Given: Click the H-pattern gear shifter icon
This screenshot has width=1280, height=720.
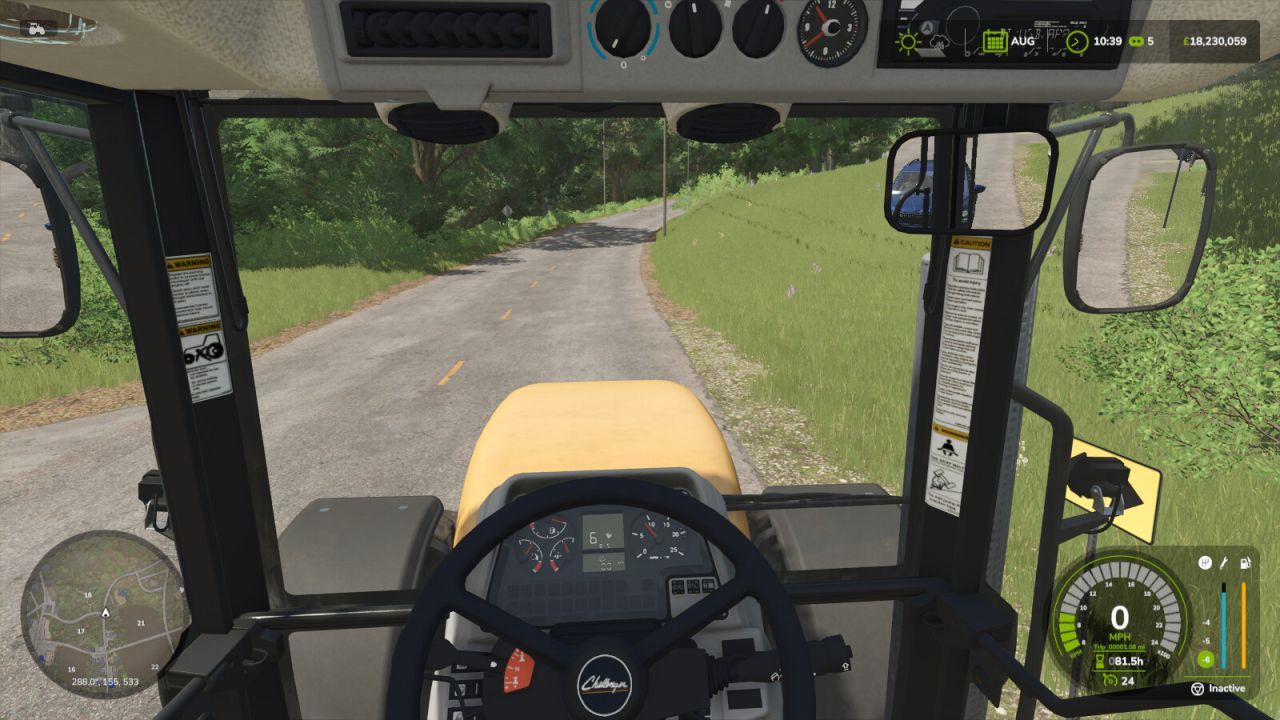Looking at the screenshot, I should 1204,563.
